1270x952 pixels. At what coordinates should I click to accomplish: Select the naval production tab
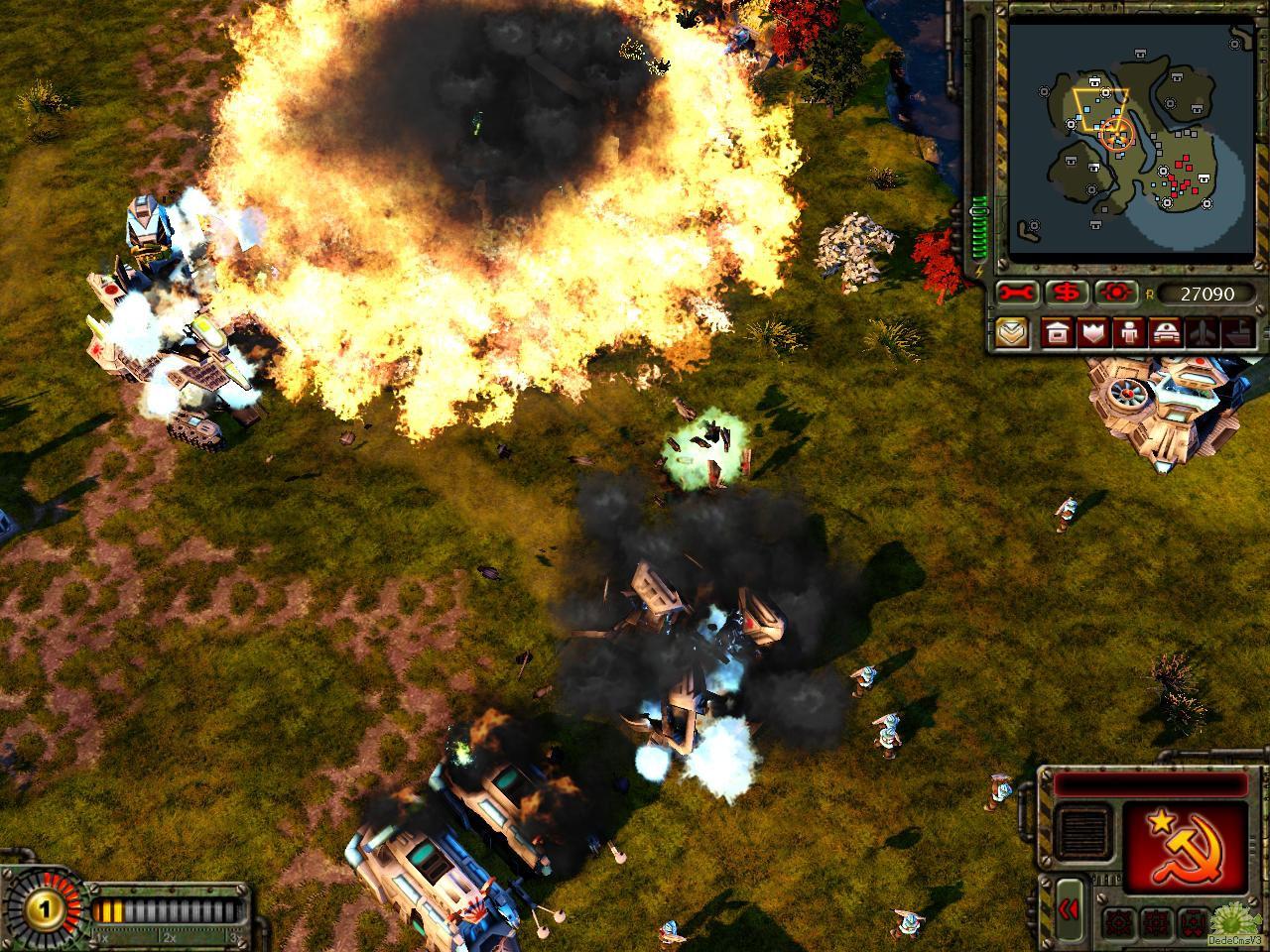[x=1236, y=332]
